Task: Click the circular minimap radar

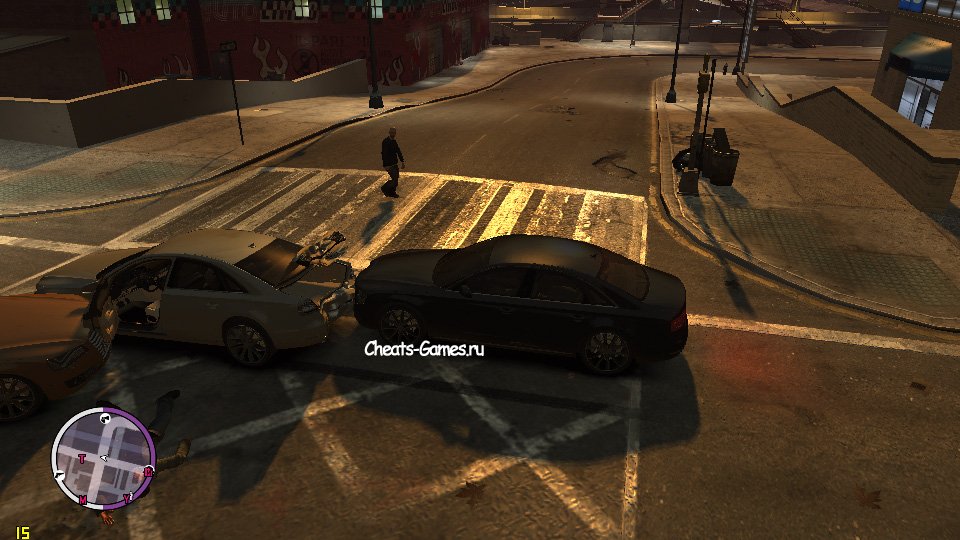Action: tap(103, 459)
